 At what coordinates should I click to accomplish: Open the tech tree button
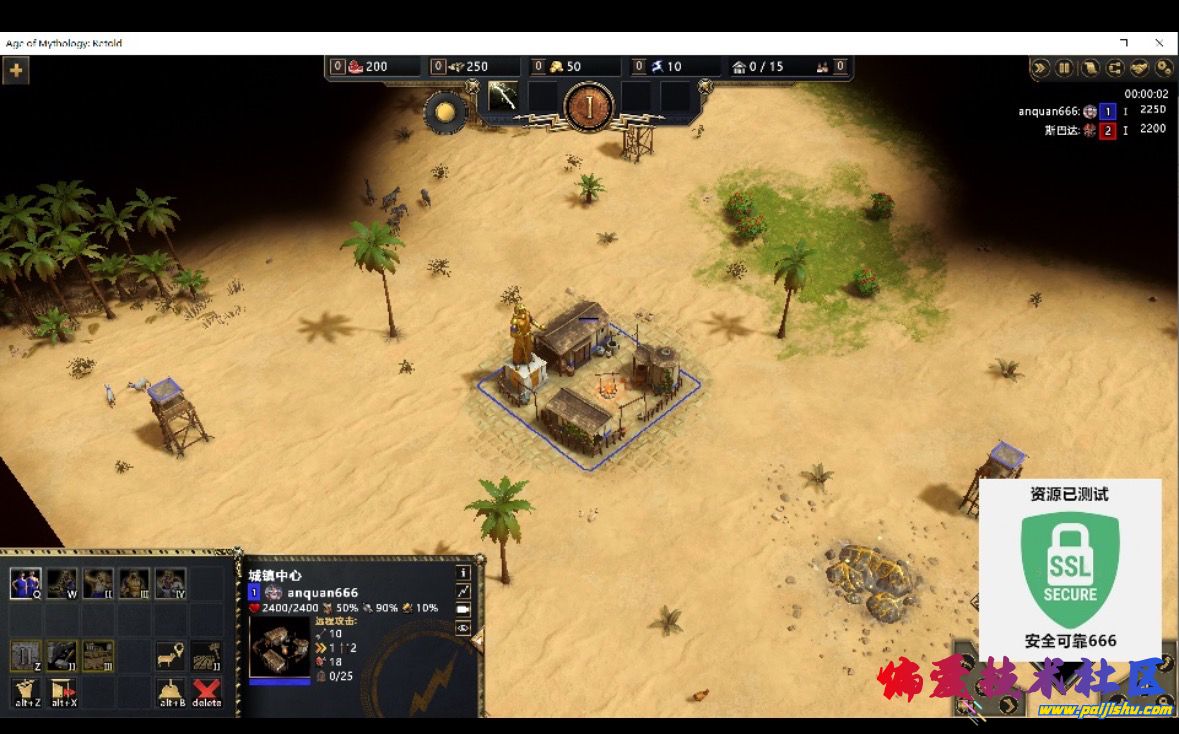coord(1114,68)
